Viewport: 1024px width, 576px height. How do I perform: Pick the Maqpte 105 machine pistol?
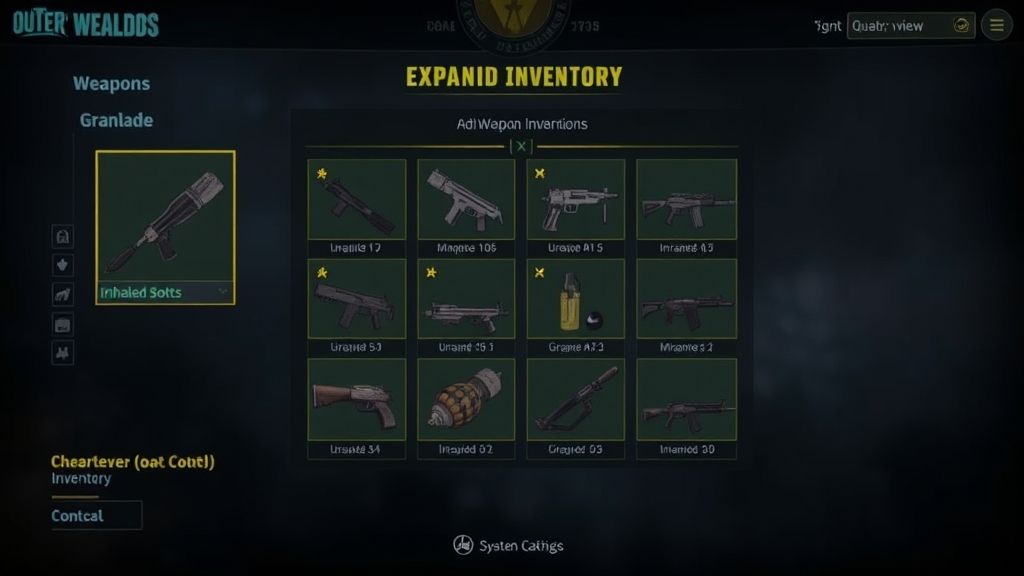466,199
